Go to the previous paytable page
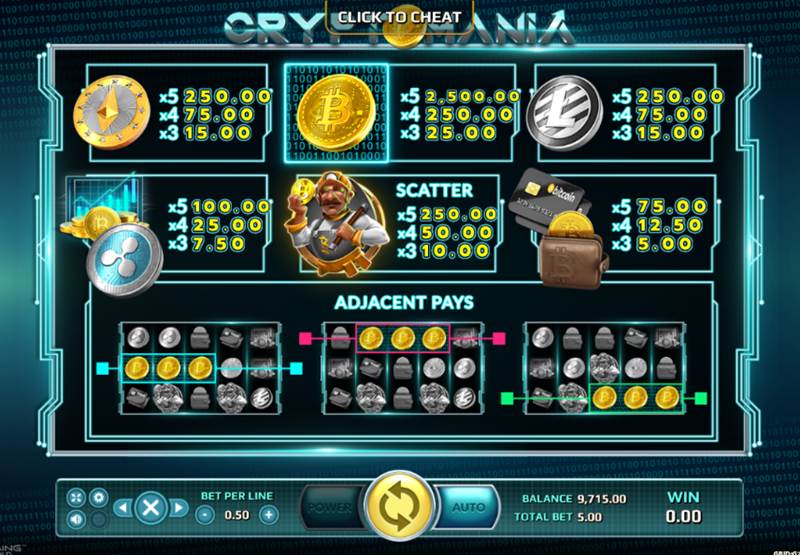 121,508
